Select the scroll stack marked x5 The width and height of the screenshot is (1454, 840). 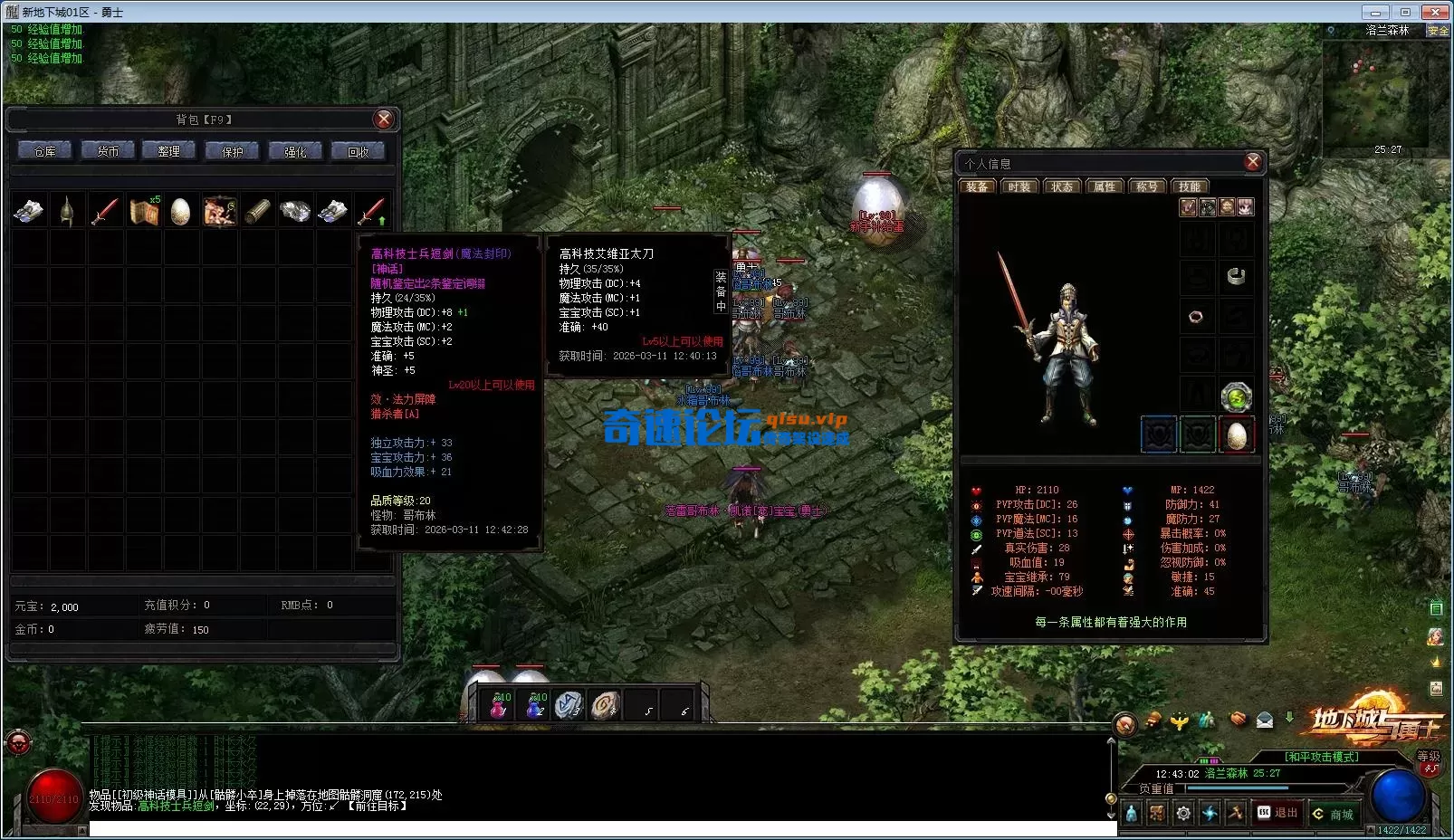point(143,211)
